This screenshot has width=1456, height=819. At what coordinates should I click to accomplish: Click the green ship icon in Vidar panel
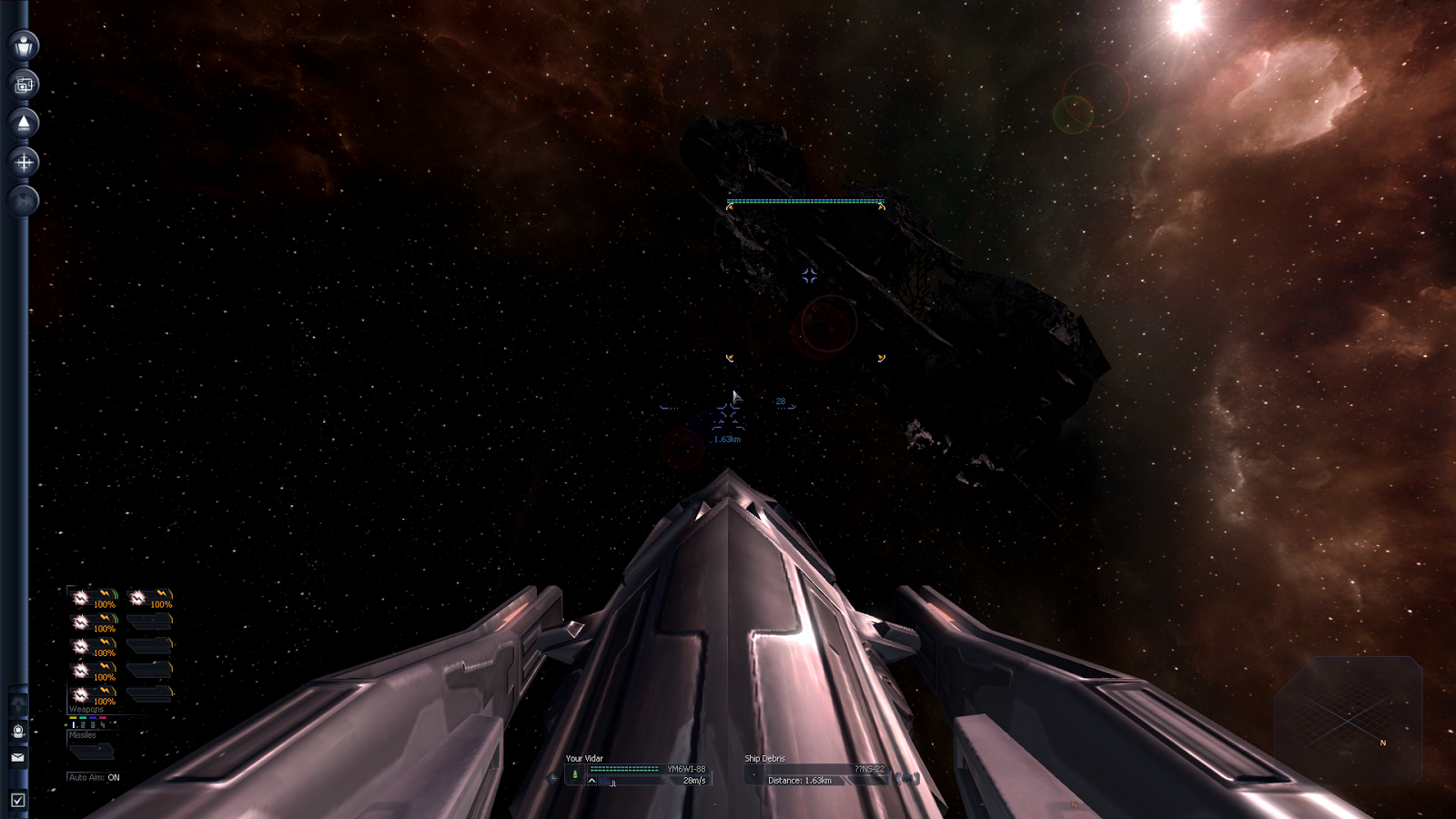click(x=575, y=774)
